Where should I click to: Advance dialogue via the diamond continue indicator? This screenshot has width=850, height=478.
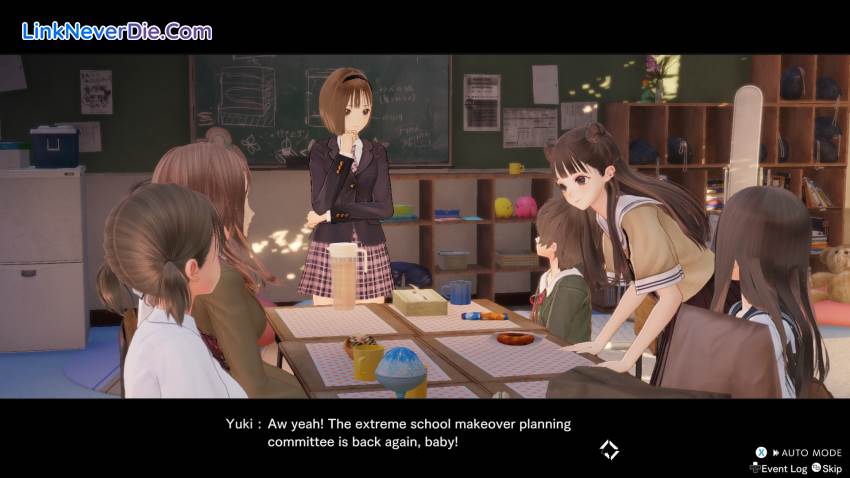click(x=609, y=450)
